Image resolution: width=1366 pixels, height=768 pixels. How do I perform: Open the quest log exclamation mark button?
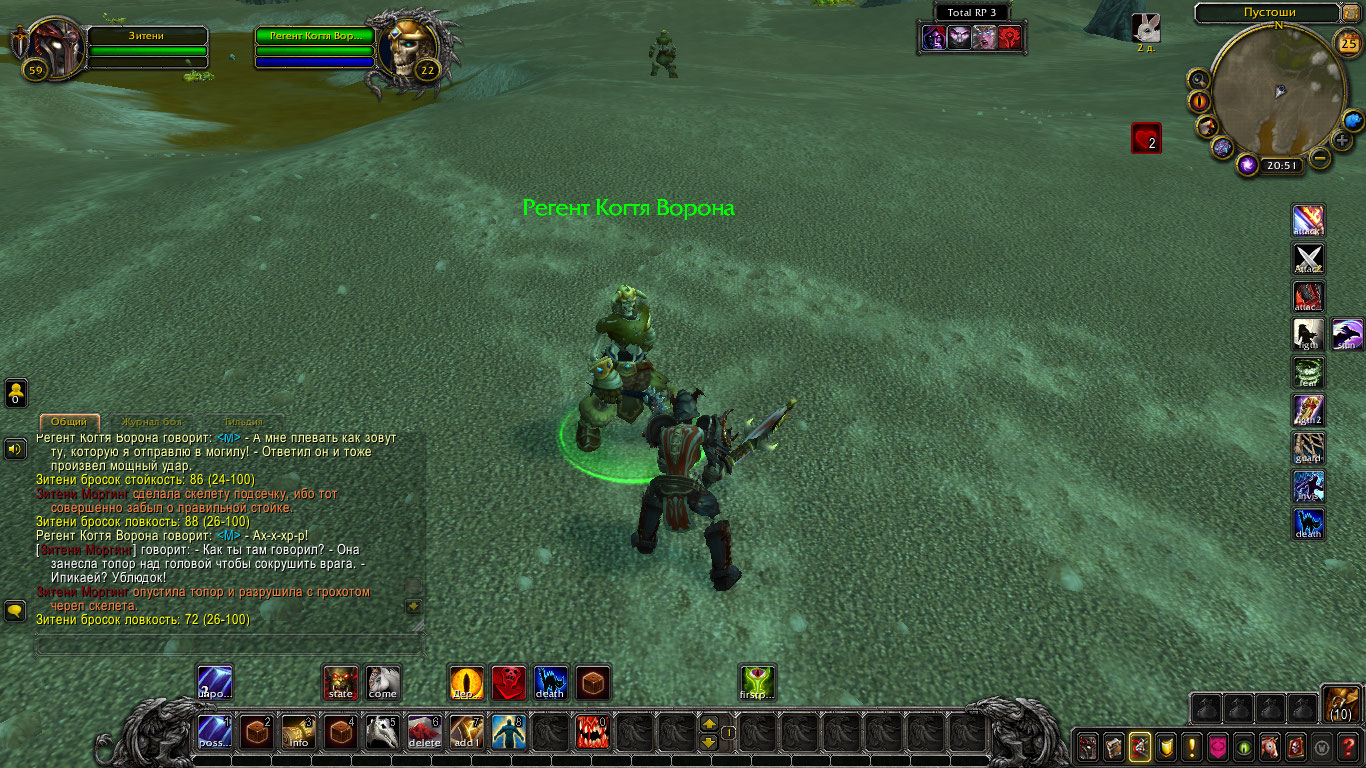(1191, 746)
